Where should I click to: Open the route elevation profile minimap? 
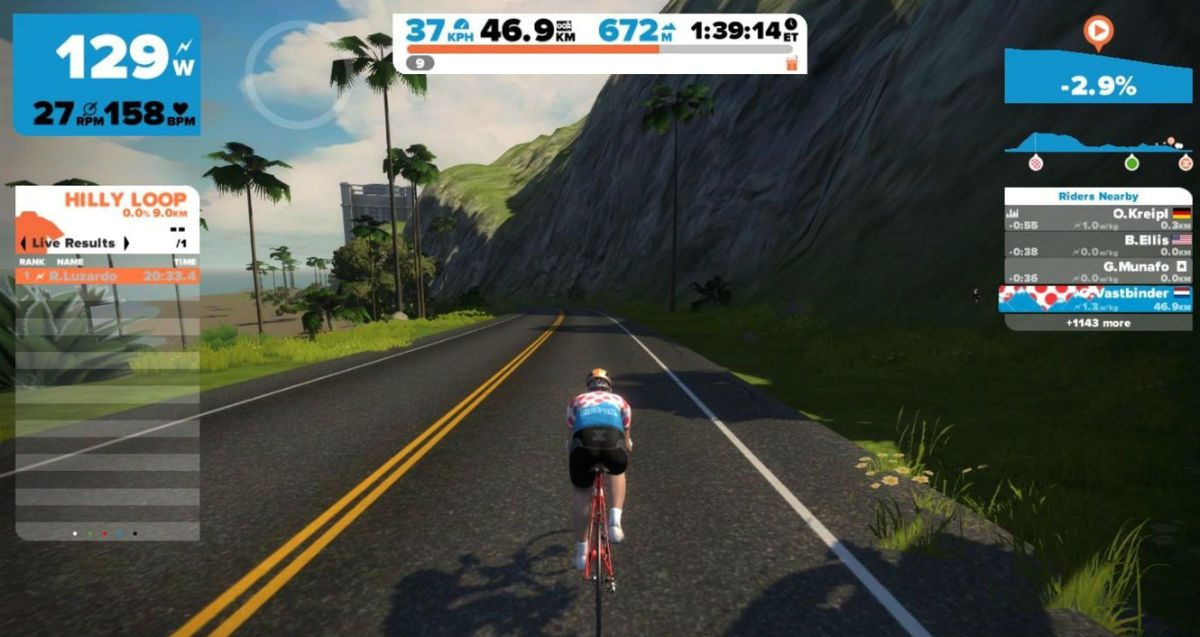1097,147
